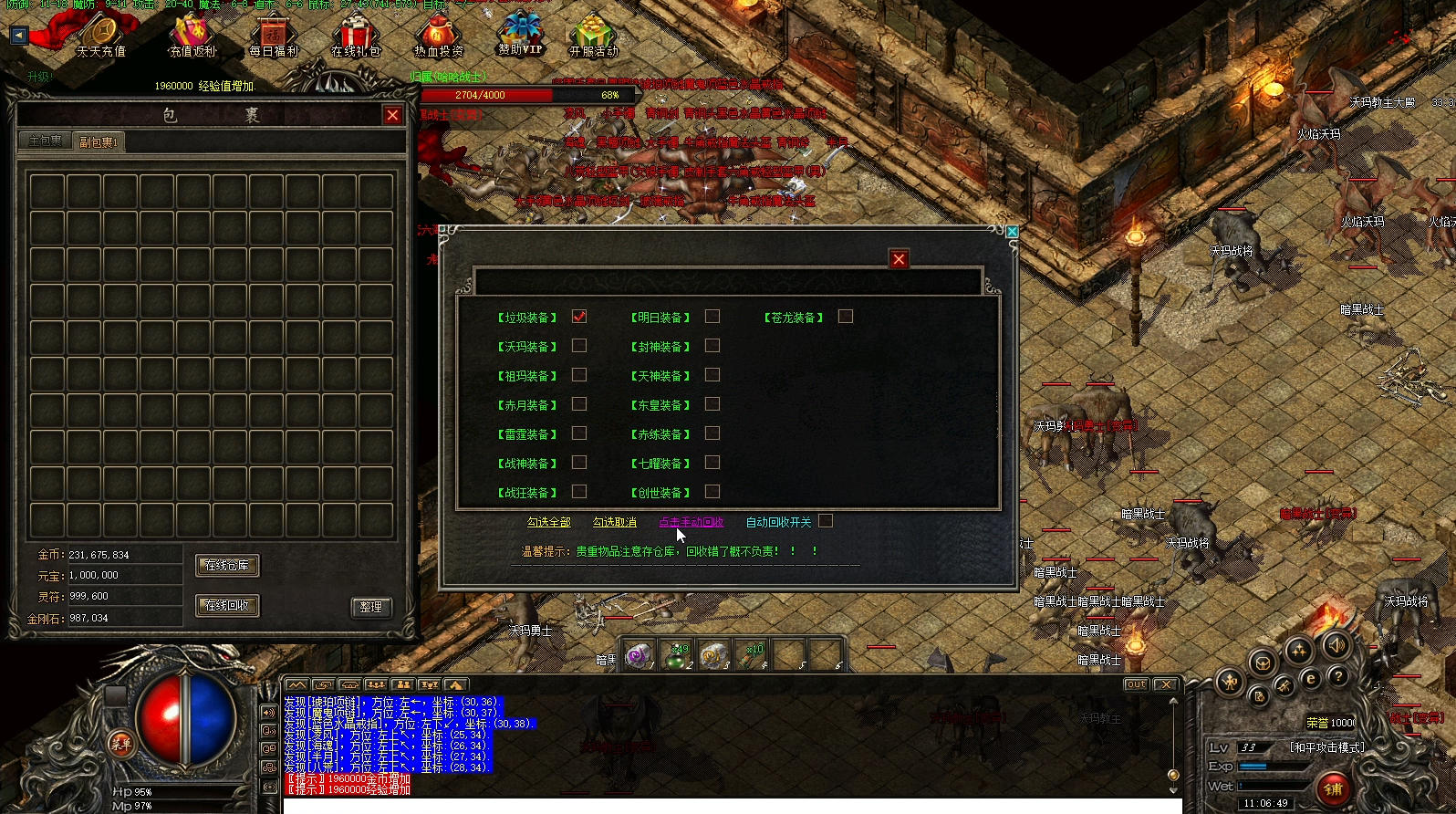1456x814 pixels.
Task: Select all with 勾选全部
Action: click(548, 522)
